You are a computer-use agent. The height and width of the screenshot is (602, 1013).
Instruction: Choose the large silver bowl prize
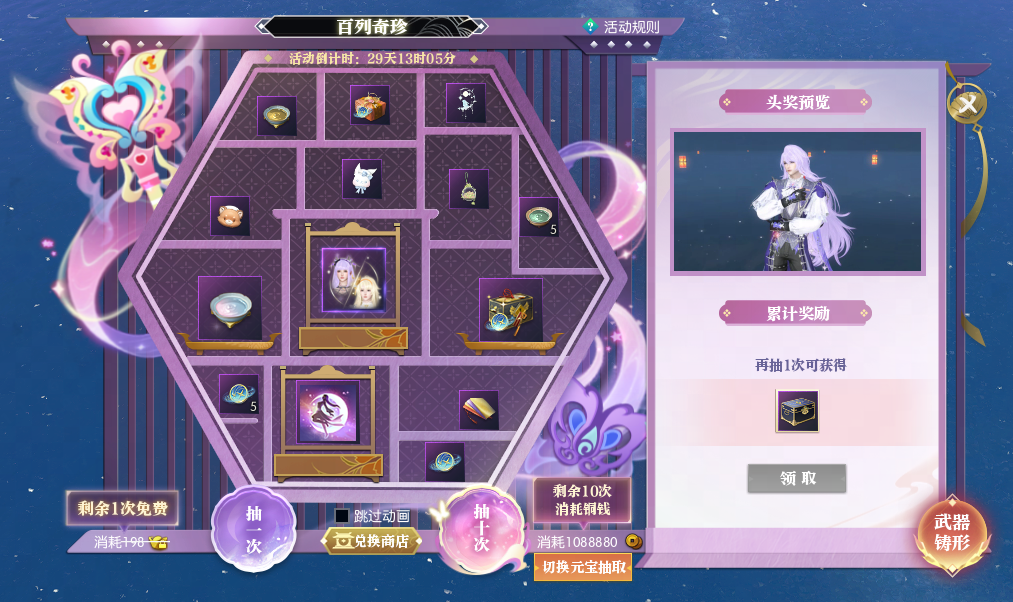click(x=230, y=308)
